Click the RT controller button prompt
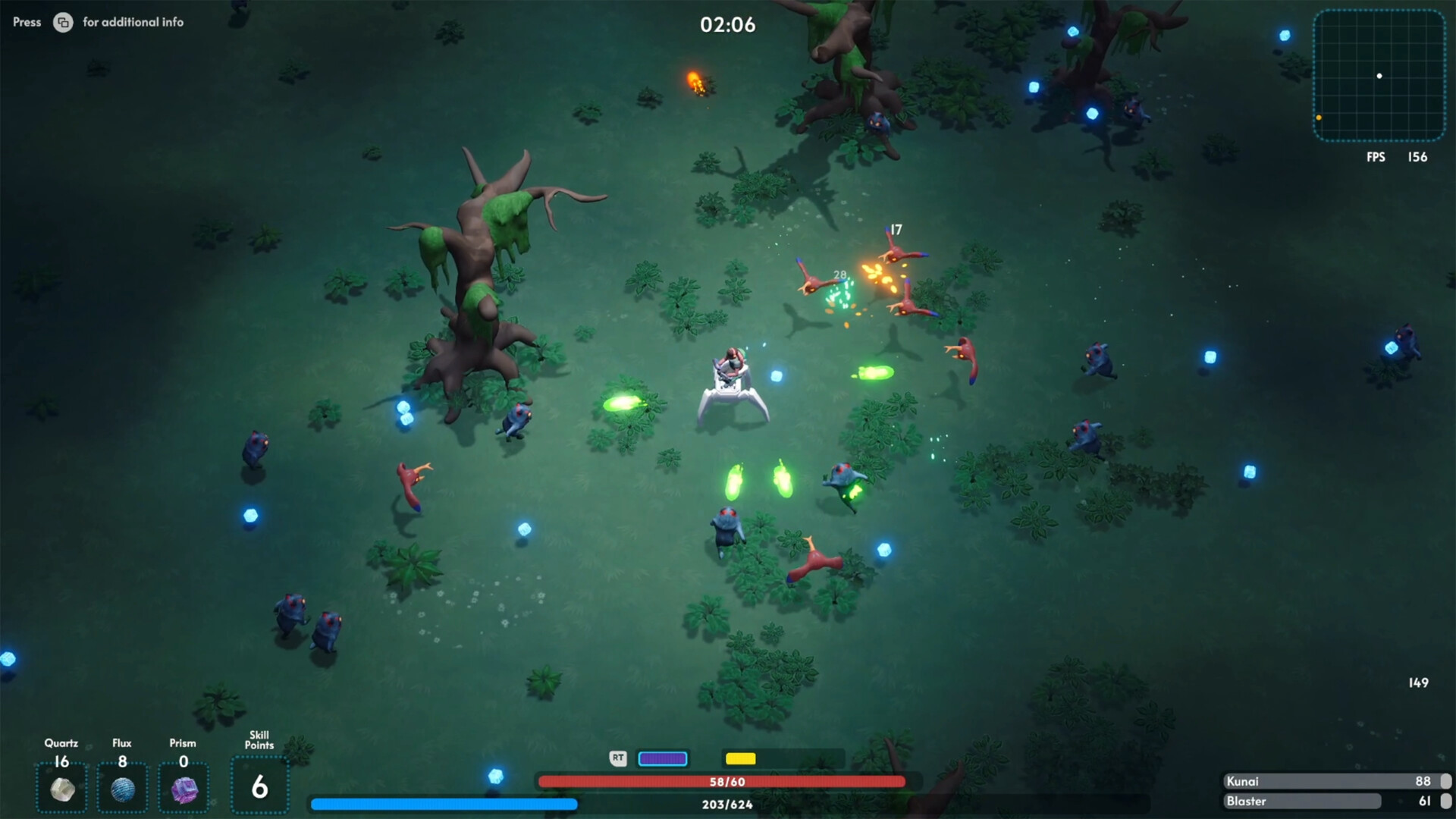 pyautogui.click(x=617, y=758)
